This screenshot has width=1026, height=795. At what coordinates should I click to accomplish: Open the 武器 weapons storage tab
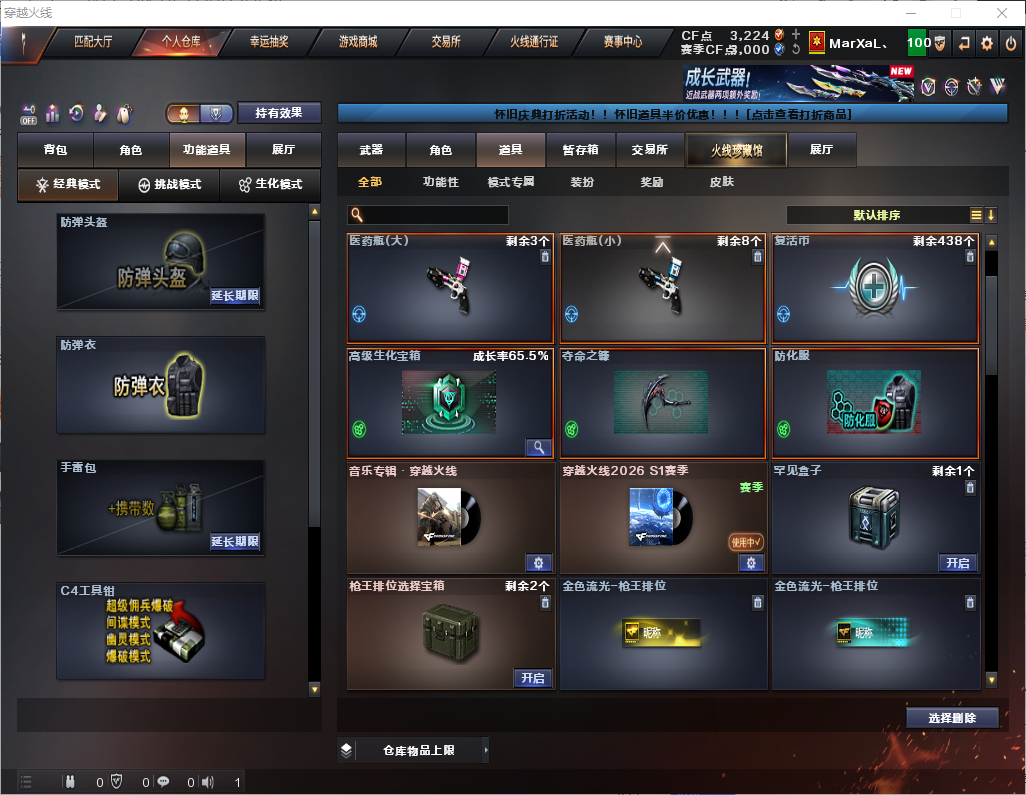coord(371,150)
